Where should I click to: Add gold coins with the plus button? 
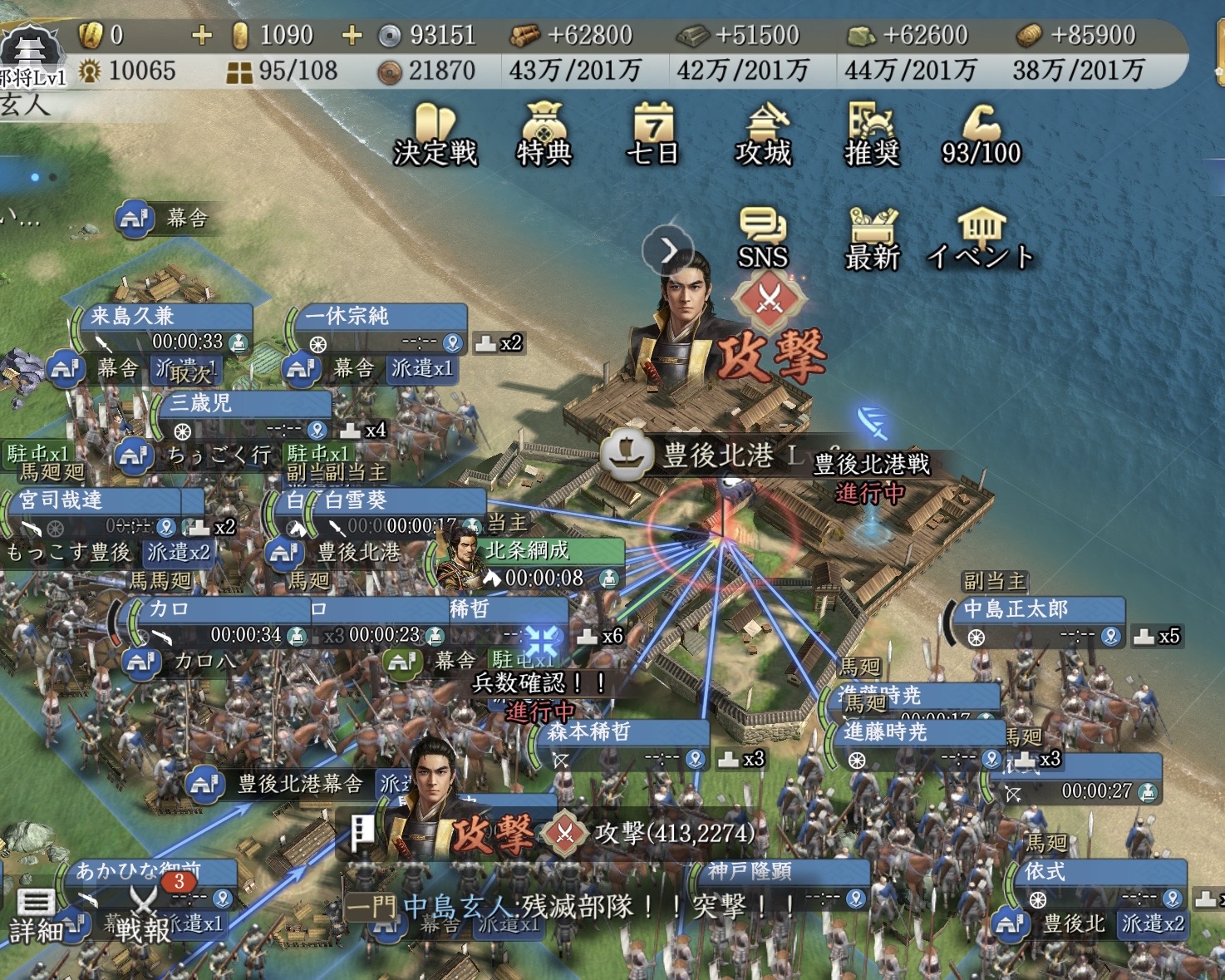click(x=352, y=35)
